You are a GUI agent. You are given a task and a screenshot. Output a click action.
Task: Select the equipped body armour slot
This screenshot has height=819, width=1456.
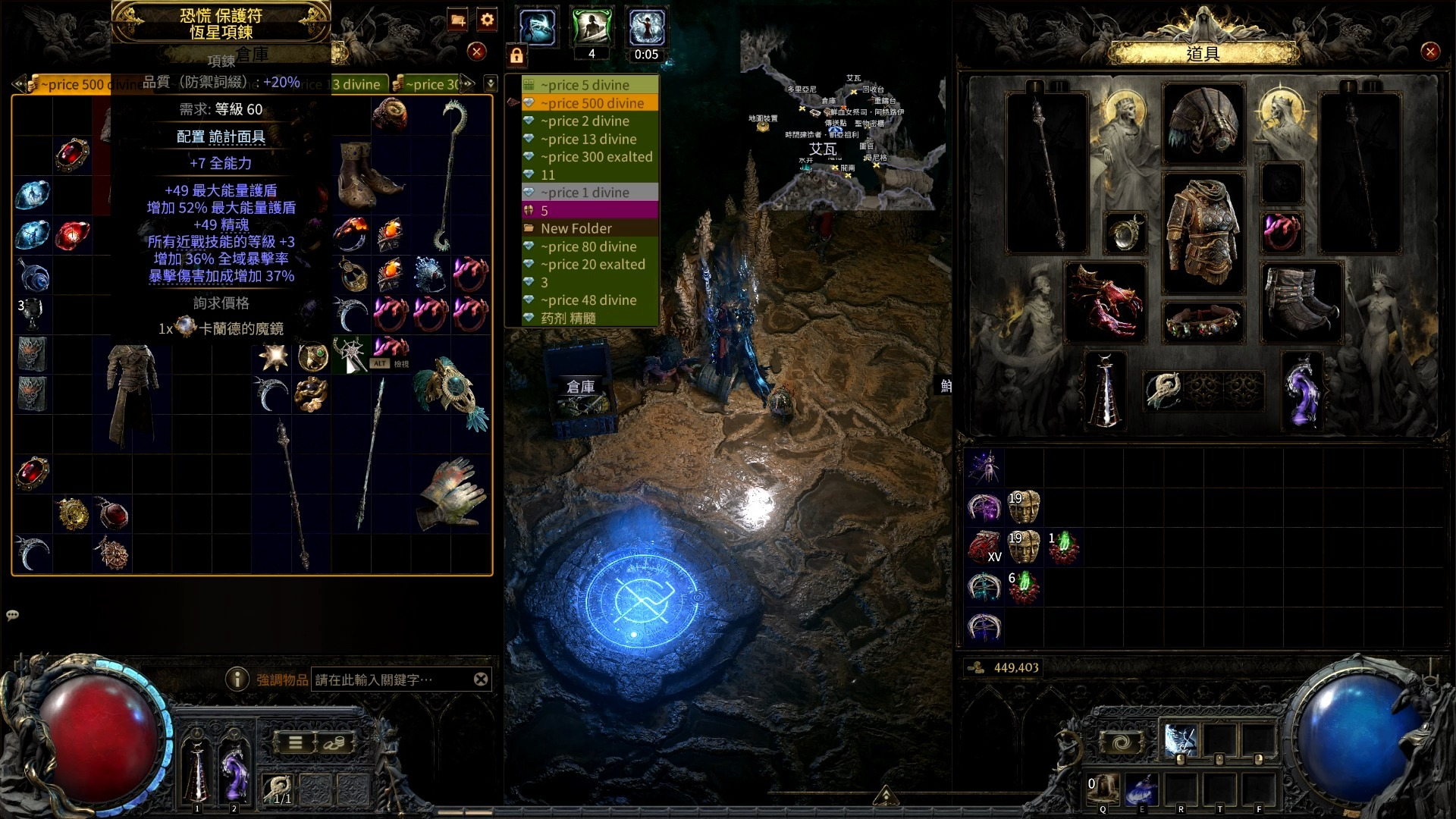tap(1203, 231)
